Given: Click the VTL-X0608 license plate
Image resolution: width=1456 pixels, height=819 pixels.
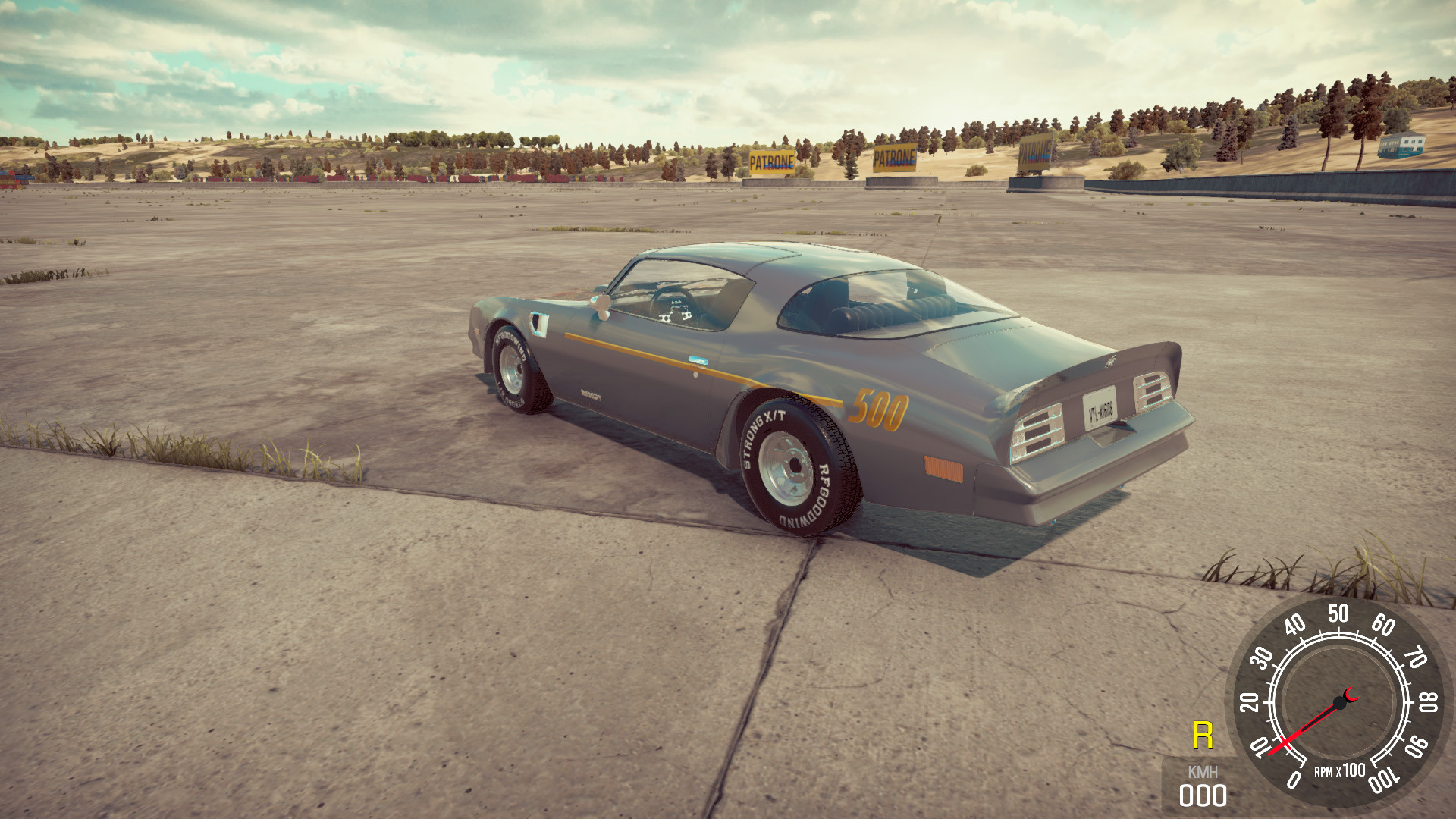Looking at the screenshot, I should coord(1099,410).
